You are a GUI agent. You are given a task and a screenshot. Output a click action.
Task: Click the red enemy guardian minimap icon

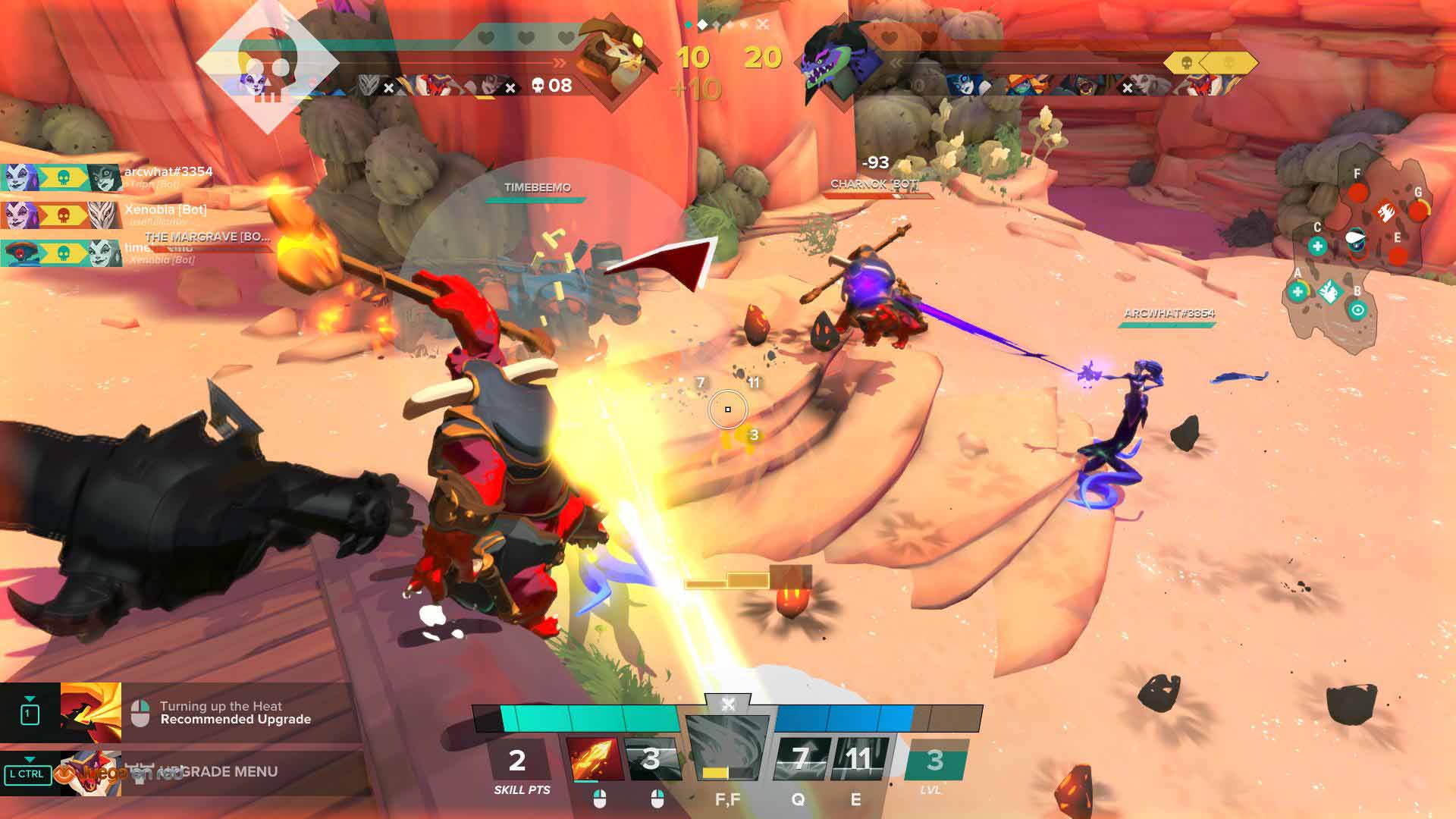click(1385, 209)
